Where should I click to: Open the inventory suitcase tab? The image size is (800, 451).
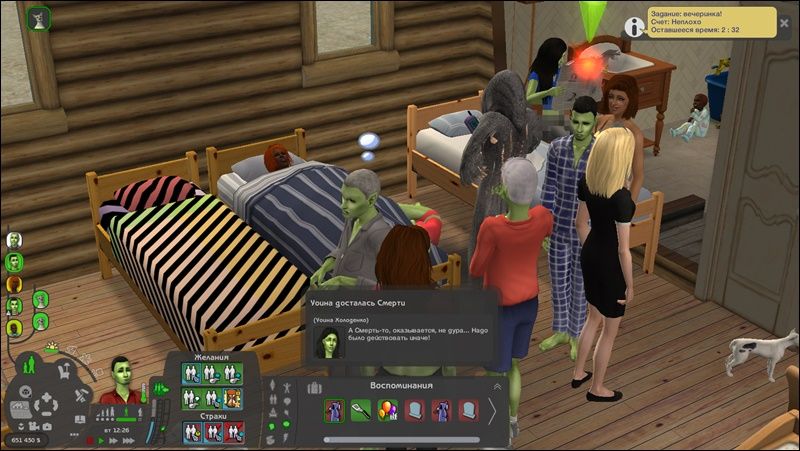[x=314, y=387]
